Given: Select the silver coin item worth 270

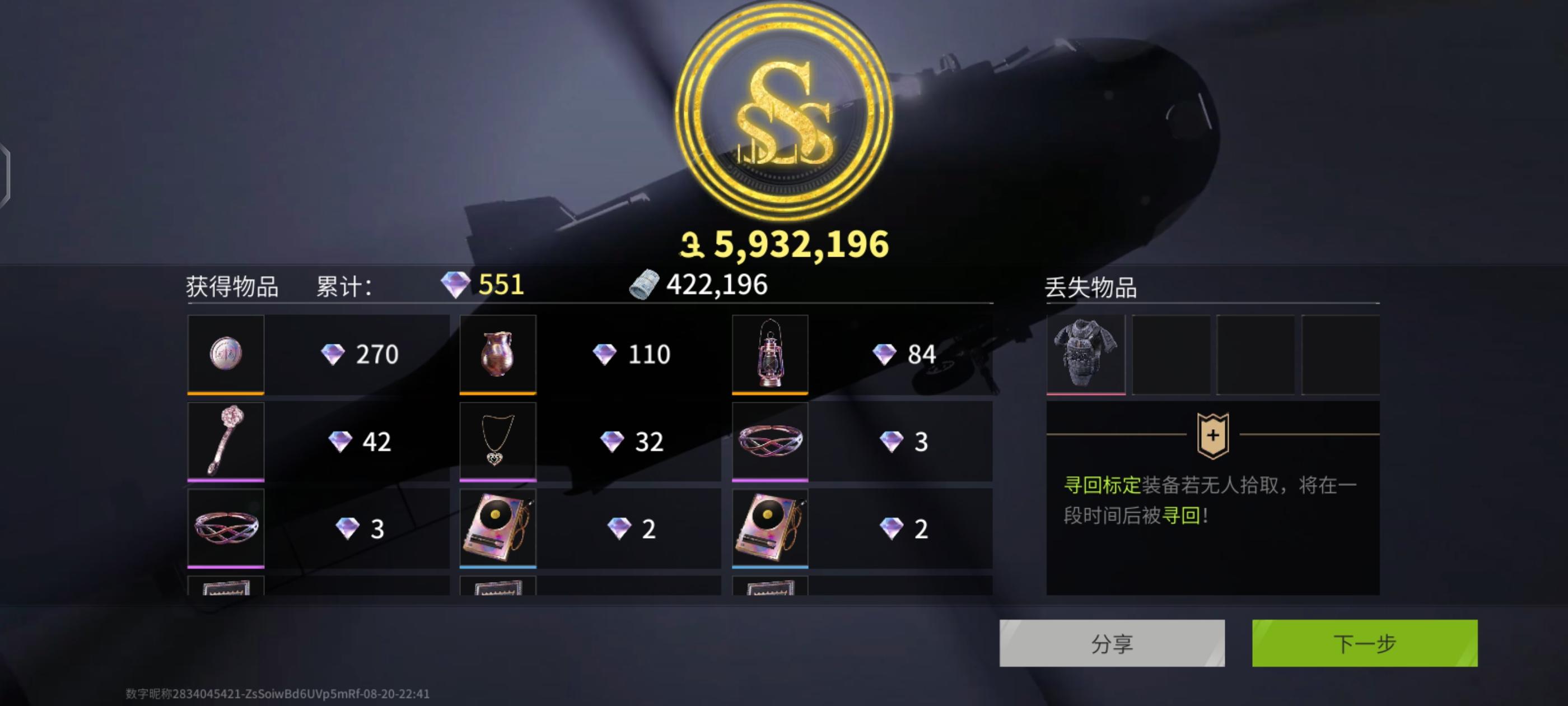Looking at the screenshot, I should (x=225, y=354).
